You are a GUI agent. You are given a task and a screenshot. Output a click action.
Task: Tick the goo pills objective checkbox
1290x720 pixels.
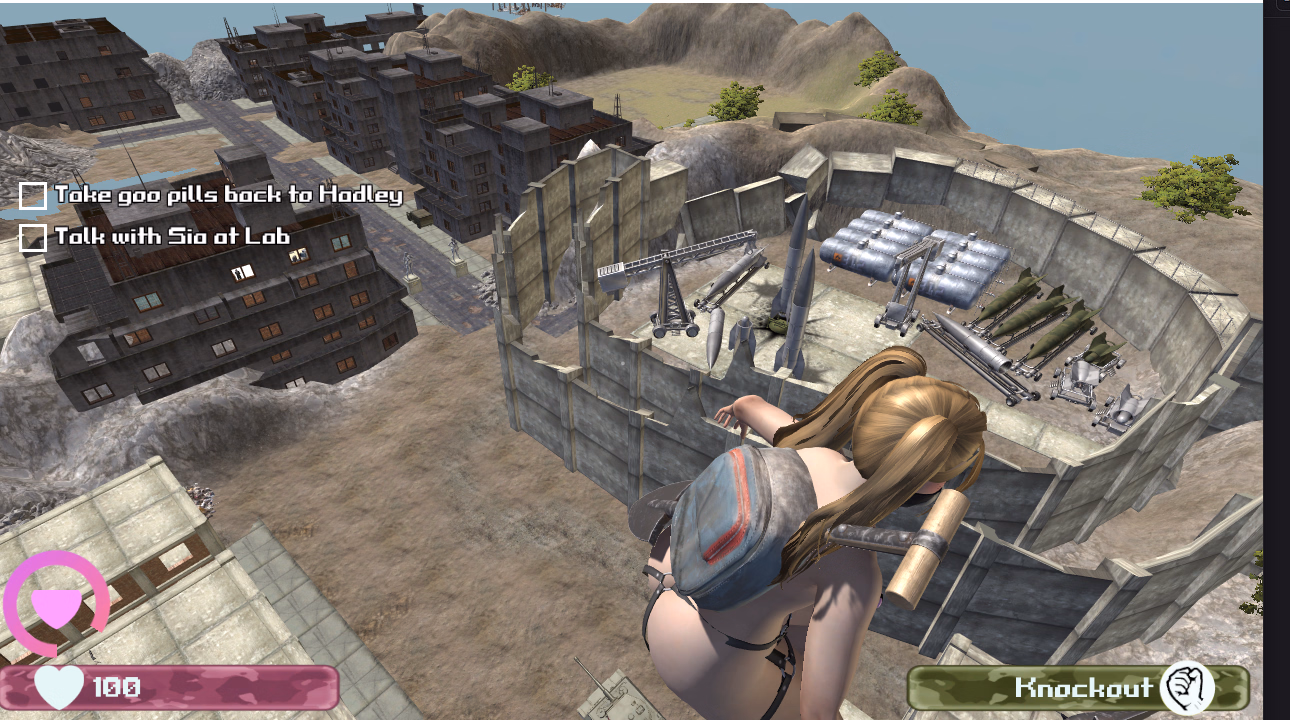pyautogui.click(x=33, y=196)
